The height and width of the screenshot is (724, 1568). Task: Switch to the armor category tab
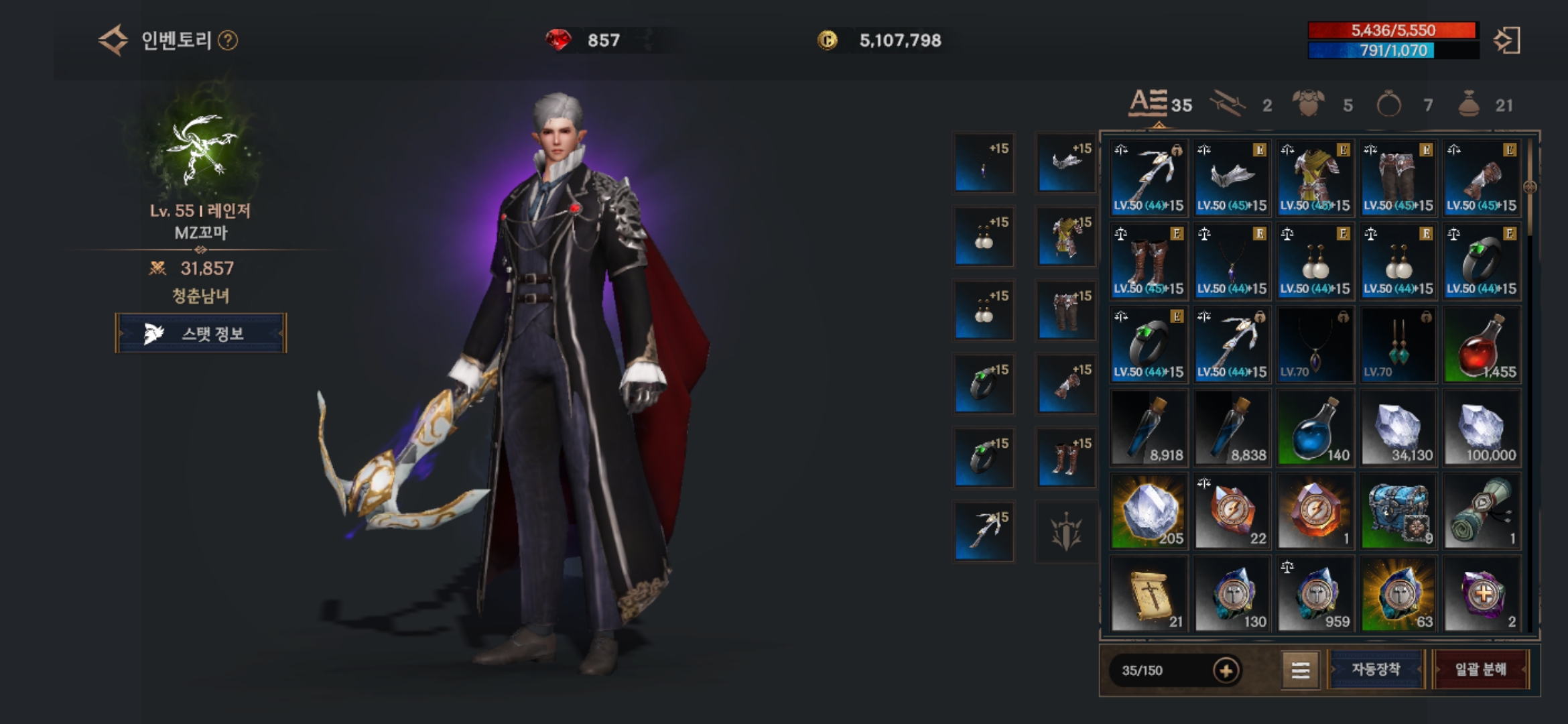coord(1321,105)
